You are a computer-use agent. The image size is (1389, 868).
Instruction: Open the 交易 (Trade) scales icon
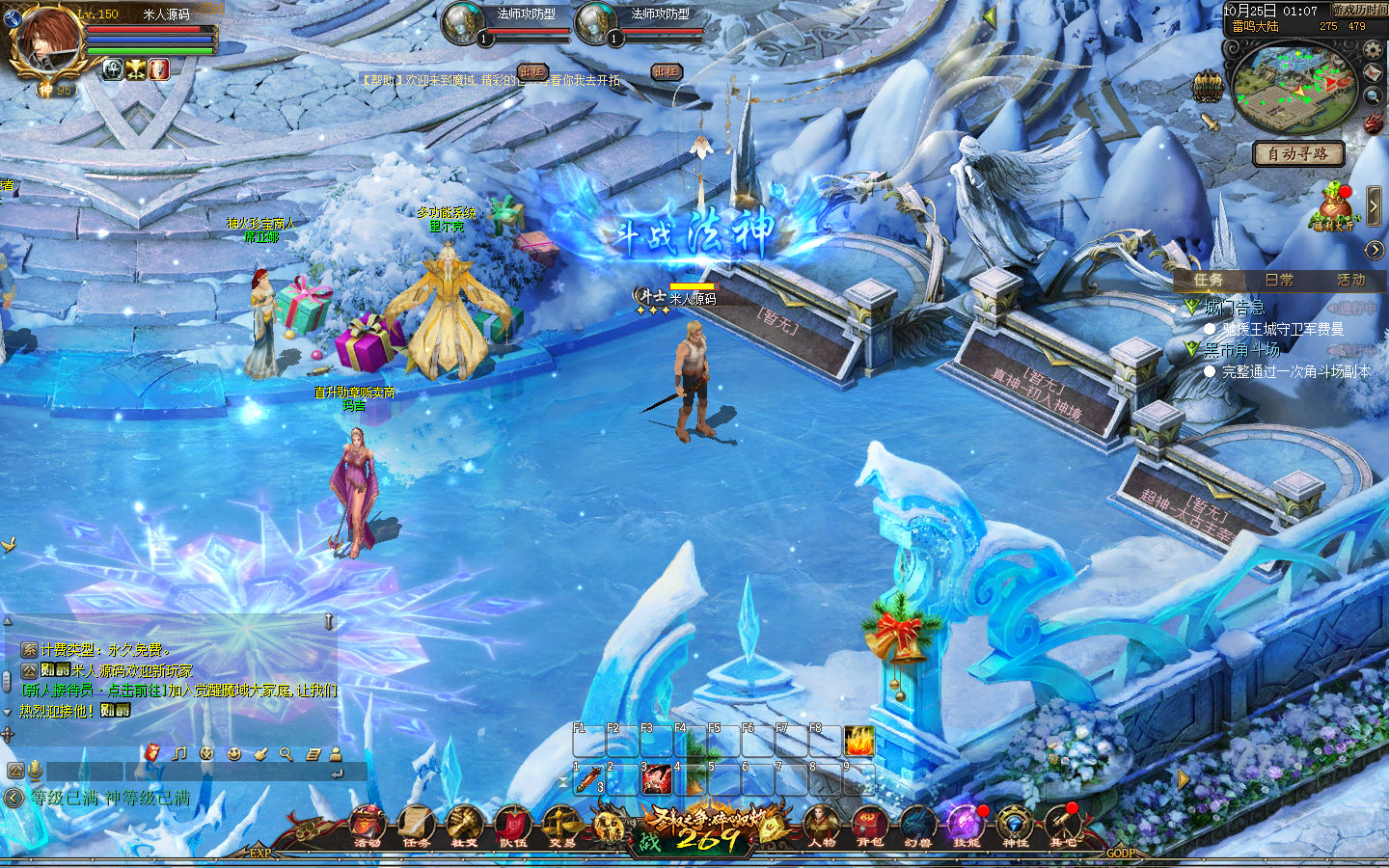click(x=561, y=827)
